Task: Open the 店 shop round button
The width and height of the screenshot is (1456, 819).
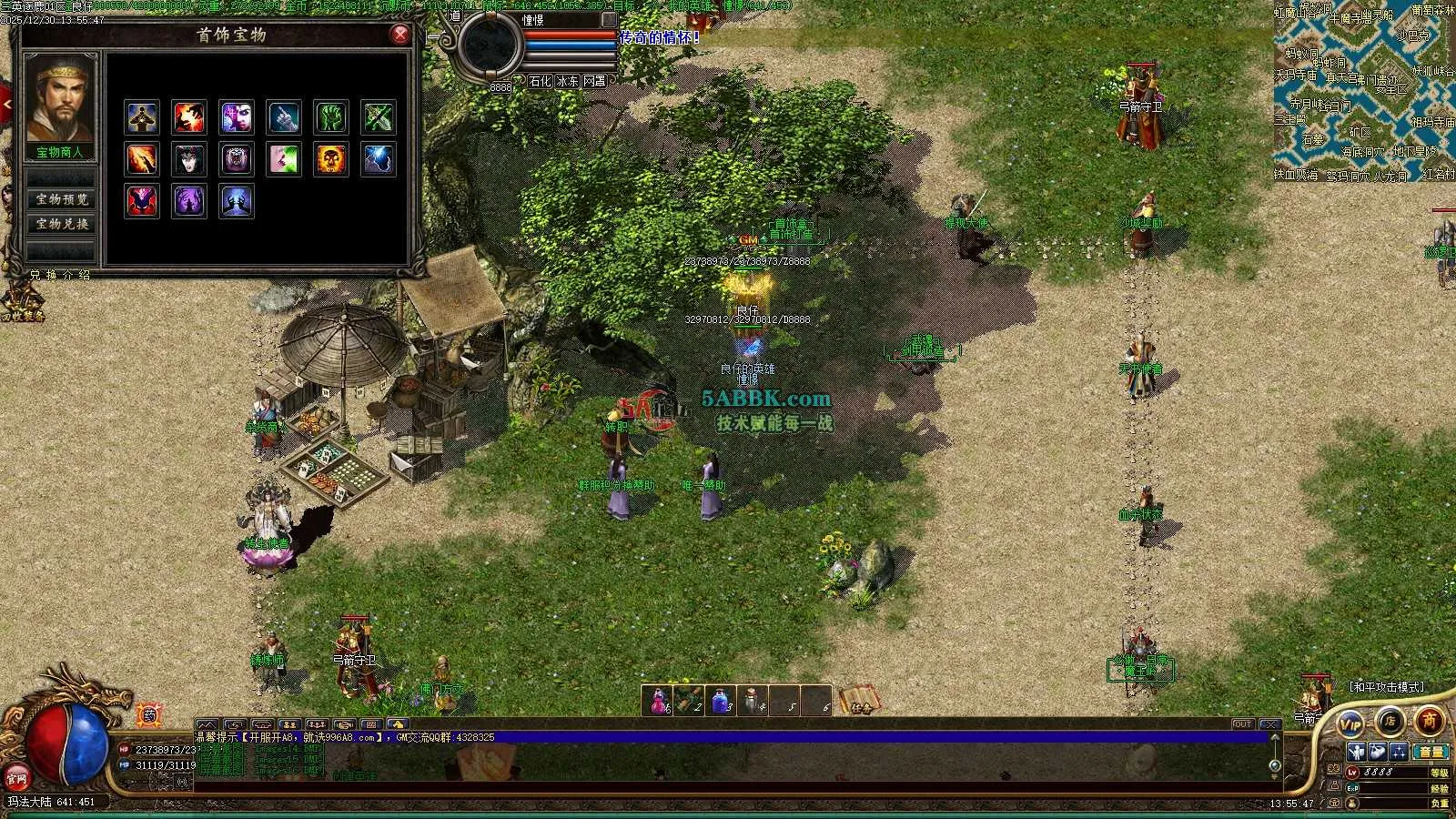Action: (x=1390, y=721)
